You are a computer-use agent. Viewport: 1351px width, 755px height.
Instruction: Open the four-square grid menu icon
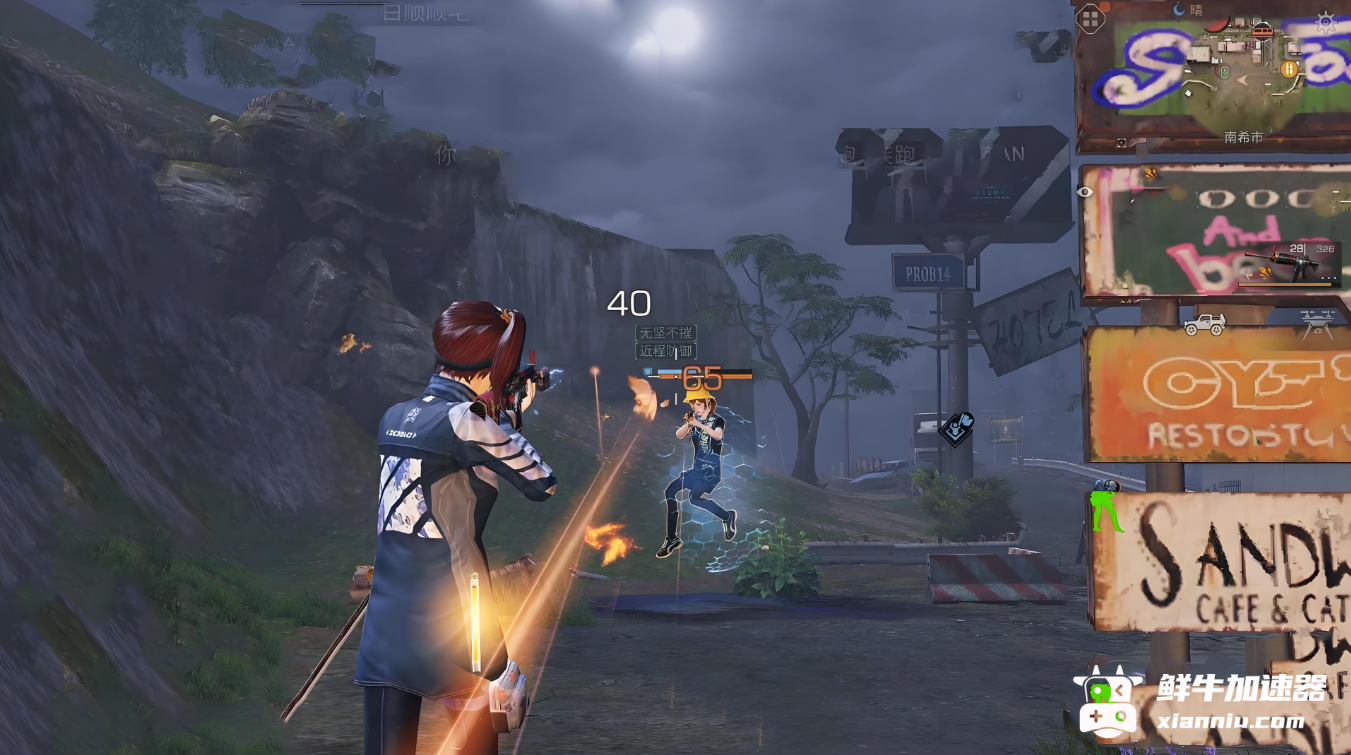pos(1090,18)
